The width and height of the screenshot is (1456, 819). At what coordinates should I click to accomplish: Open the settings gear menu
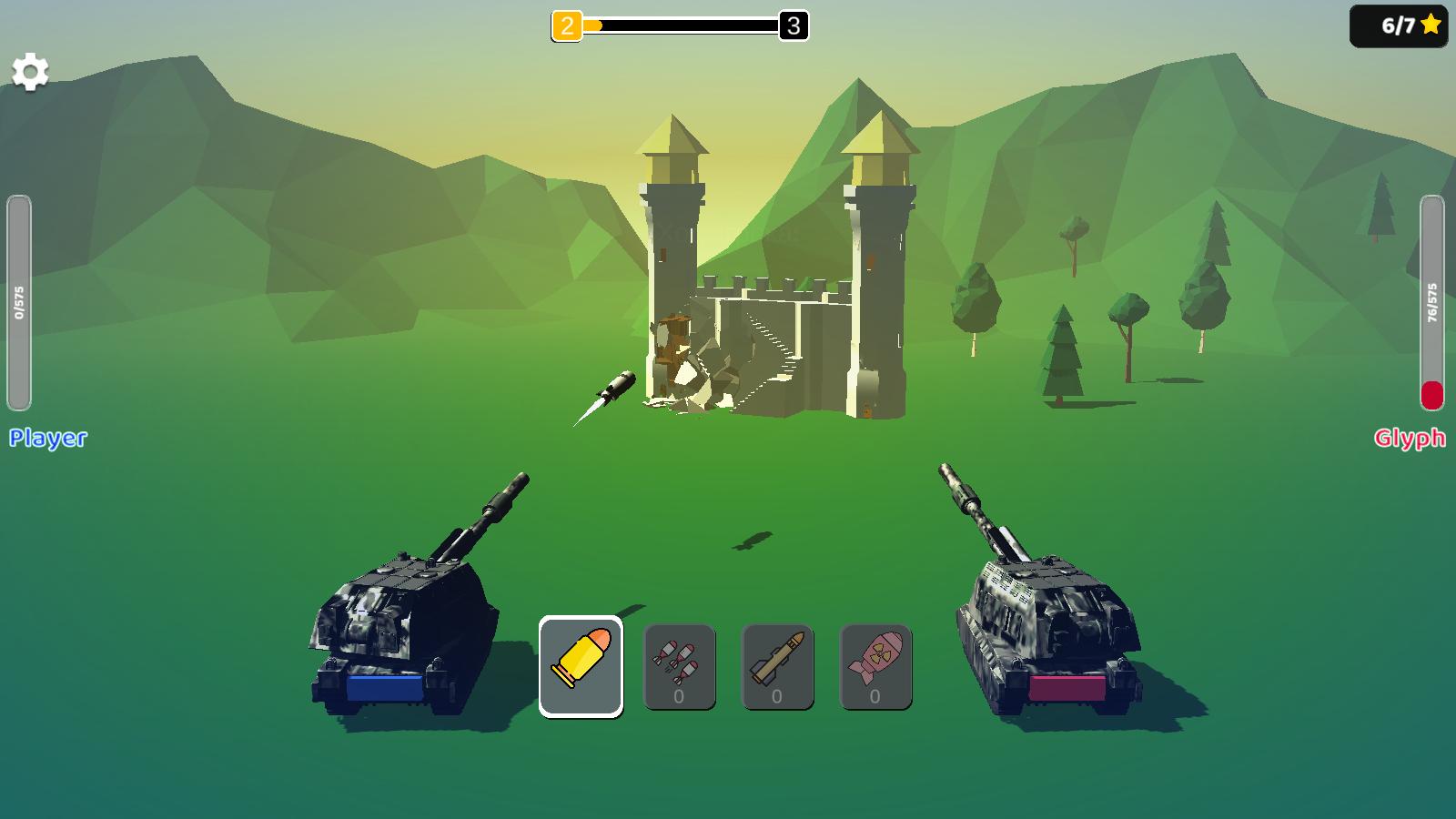click(31, 69)
